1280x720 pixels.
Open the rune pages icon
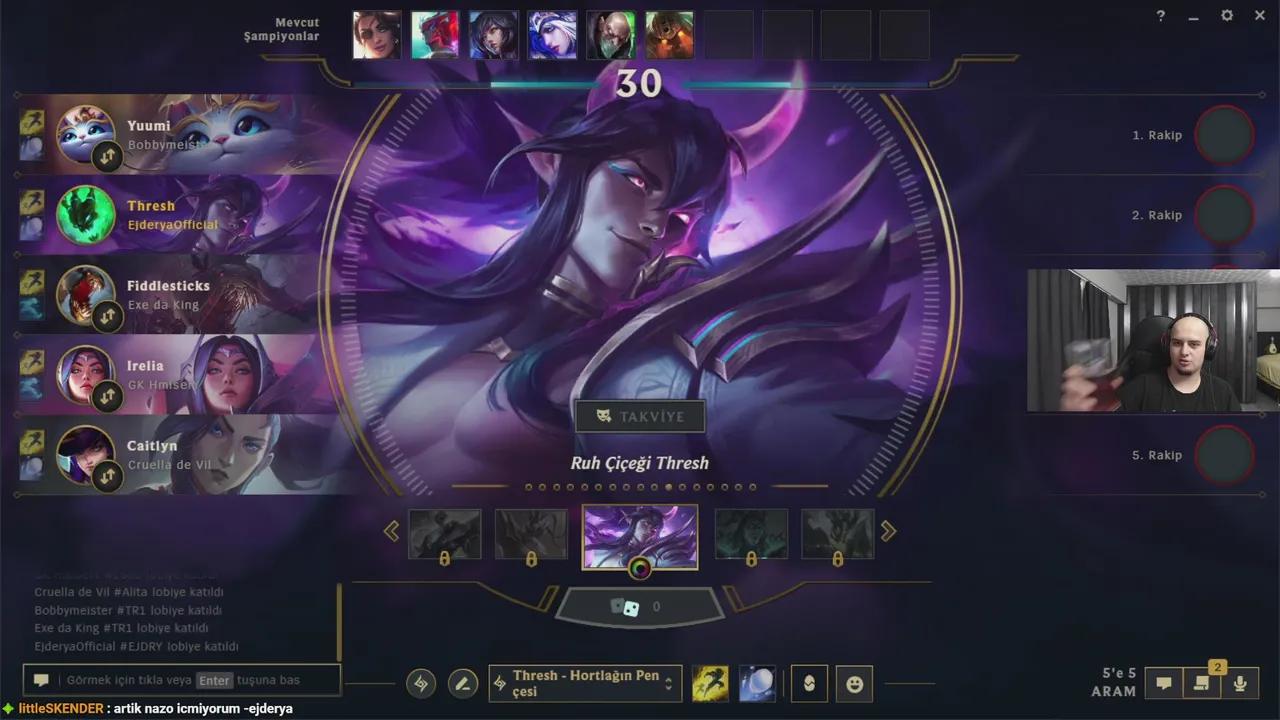[420, 683]
